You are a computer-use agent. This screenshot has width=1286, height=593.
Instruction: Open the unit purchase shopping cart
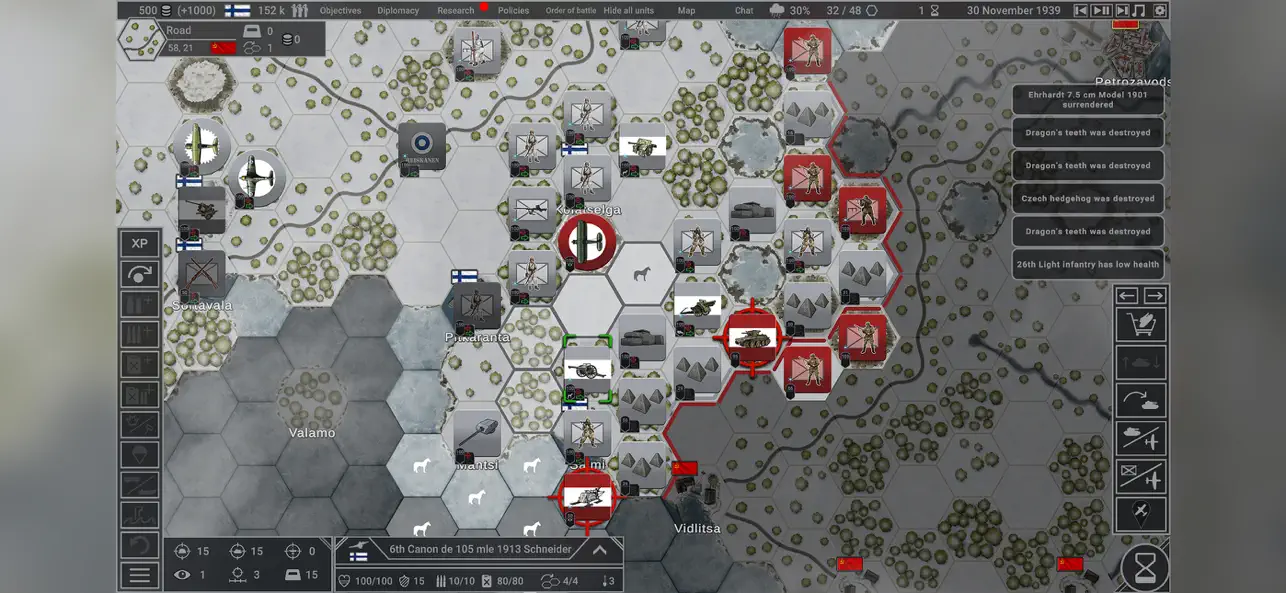(1141, 325)
